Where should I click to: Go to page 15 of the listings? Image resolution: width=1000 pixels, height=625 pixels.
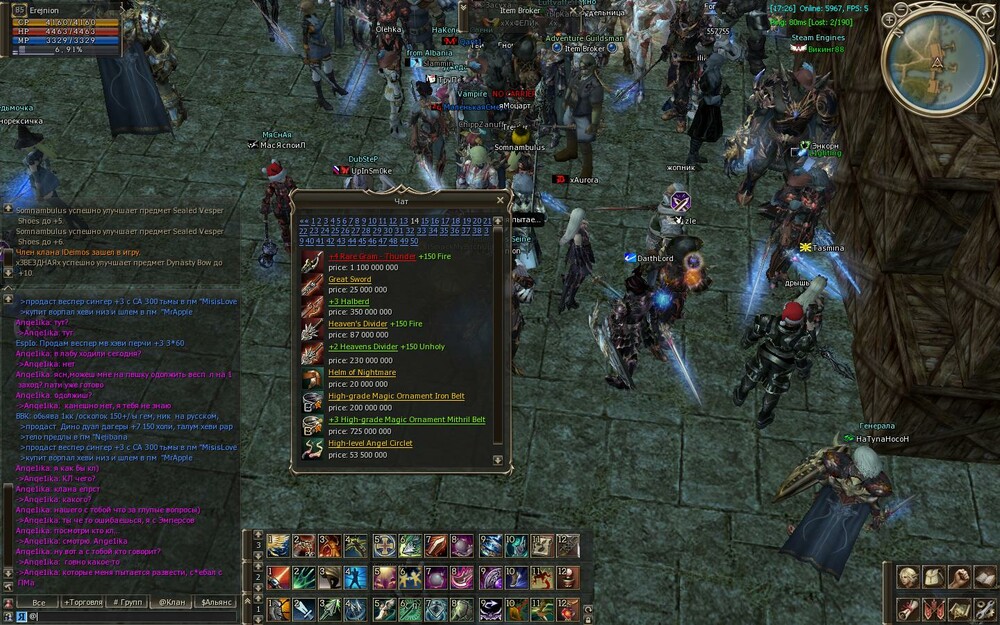click(425, 221)
